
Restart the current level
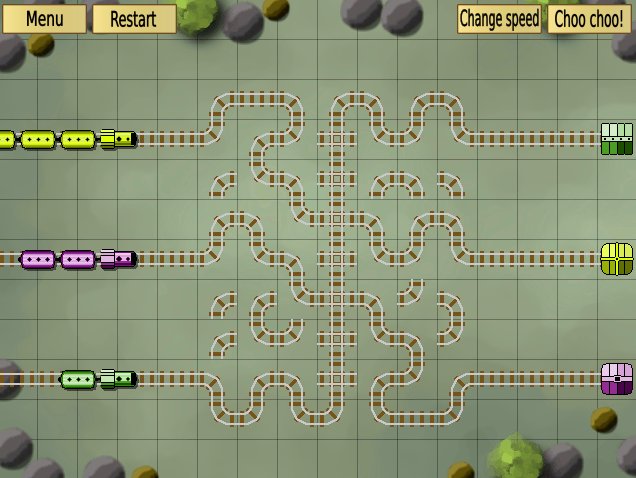coord(133,18)
